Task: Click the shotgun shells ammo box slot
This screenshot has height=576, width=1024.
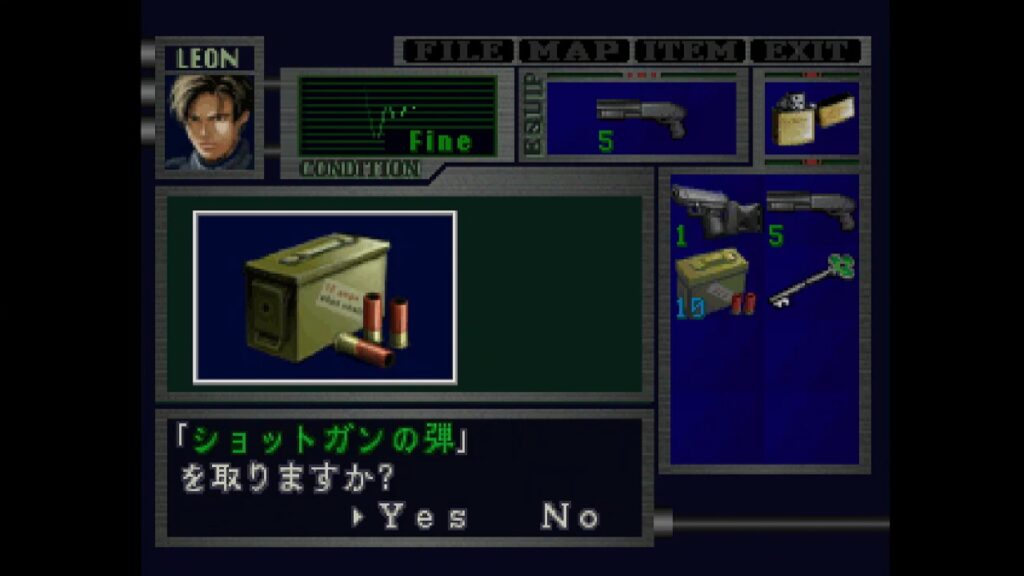Action: click(x=714, y=283)
